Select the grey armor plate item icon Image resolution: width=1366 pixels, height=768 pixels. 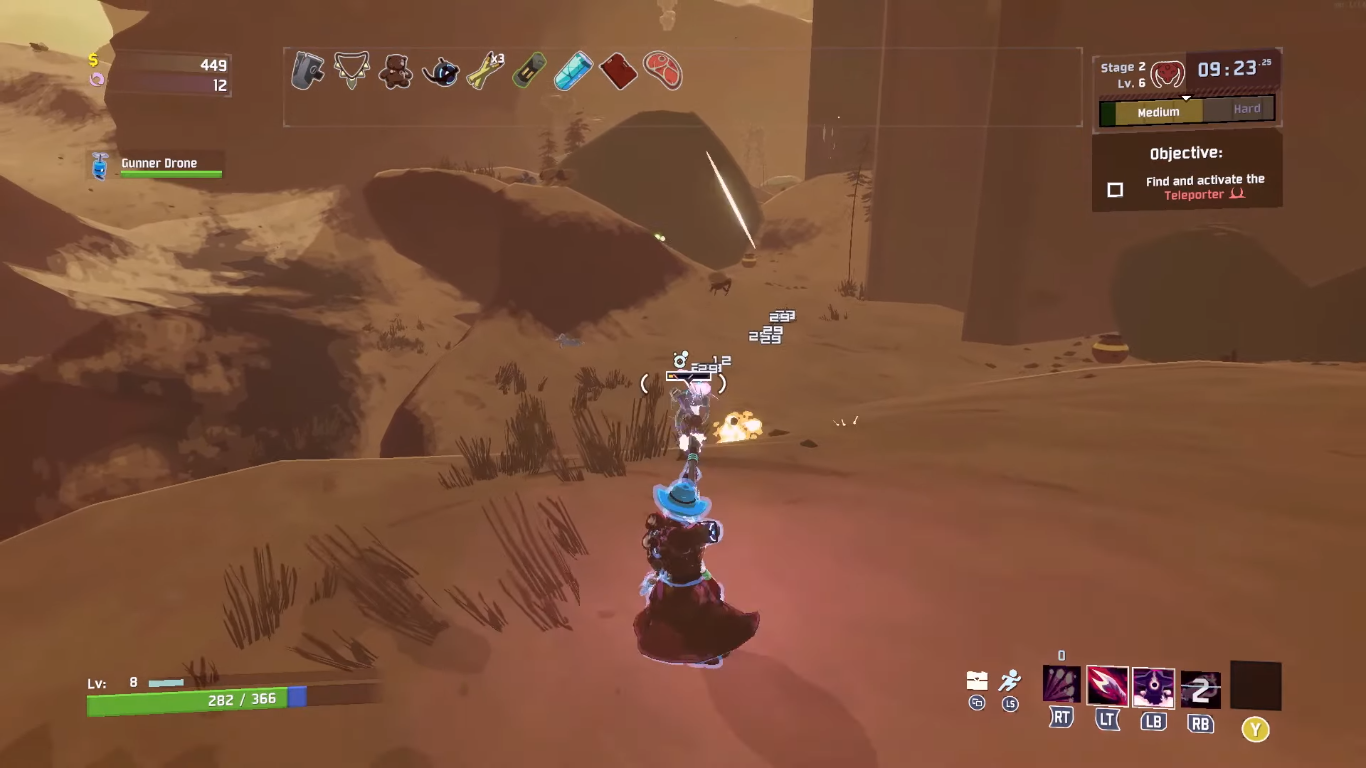pyautogui.click(x=307, y=71)
